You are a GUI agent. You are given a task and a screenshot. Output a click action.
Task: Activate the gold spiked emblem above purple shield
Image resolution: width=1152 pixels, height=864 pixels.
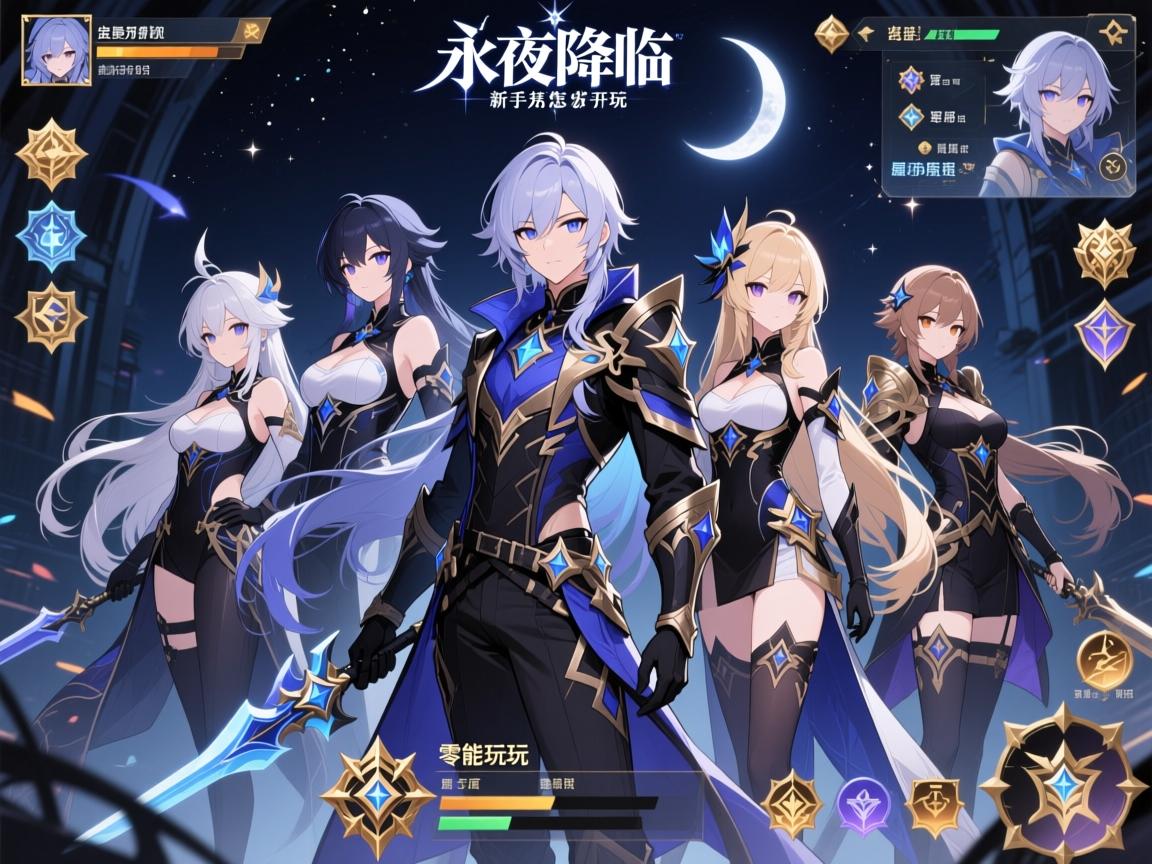pyautogui.click(x=1104, y=253)
